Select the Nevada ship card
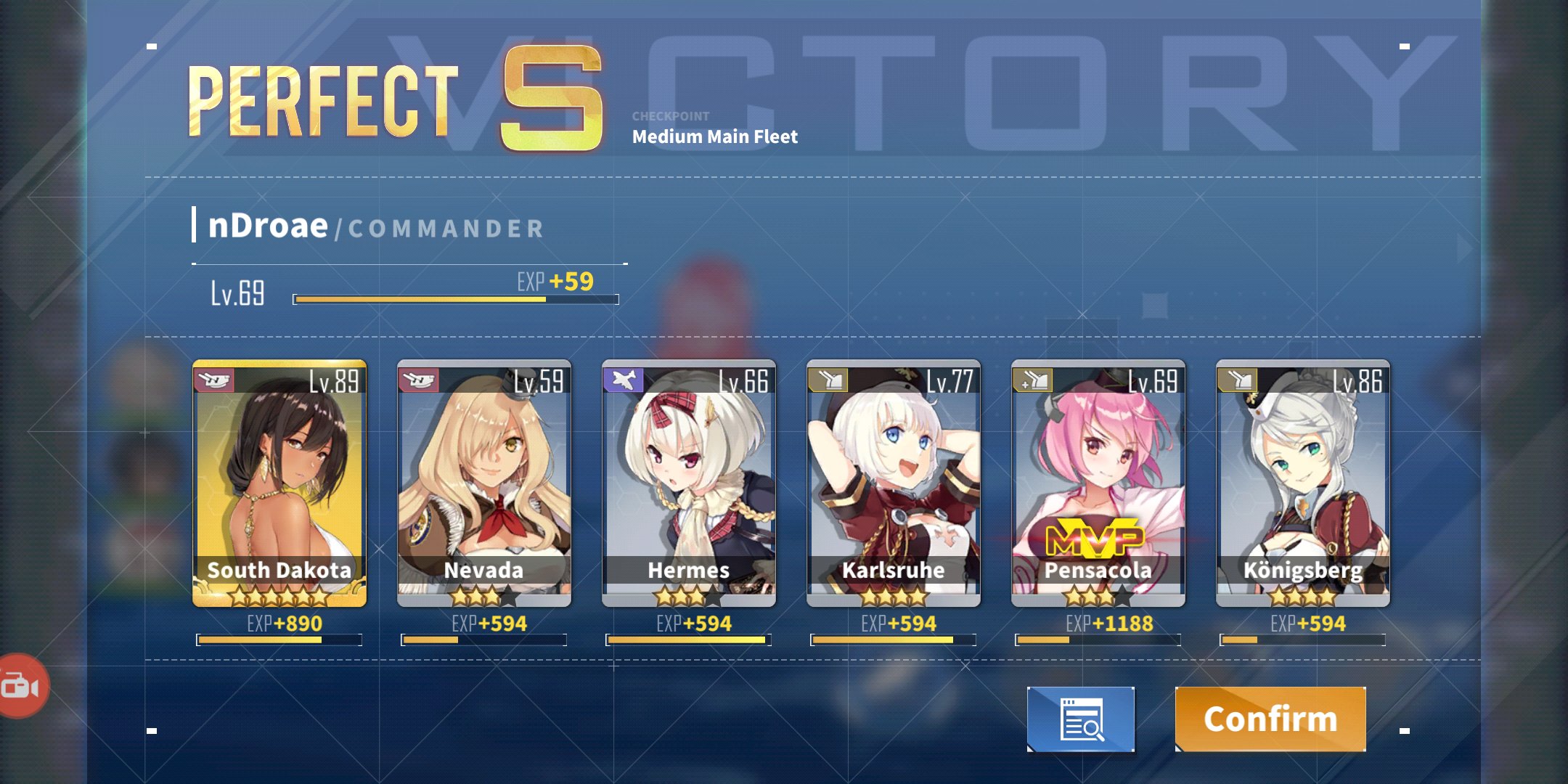 click(x=484, y=483)
